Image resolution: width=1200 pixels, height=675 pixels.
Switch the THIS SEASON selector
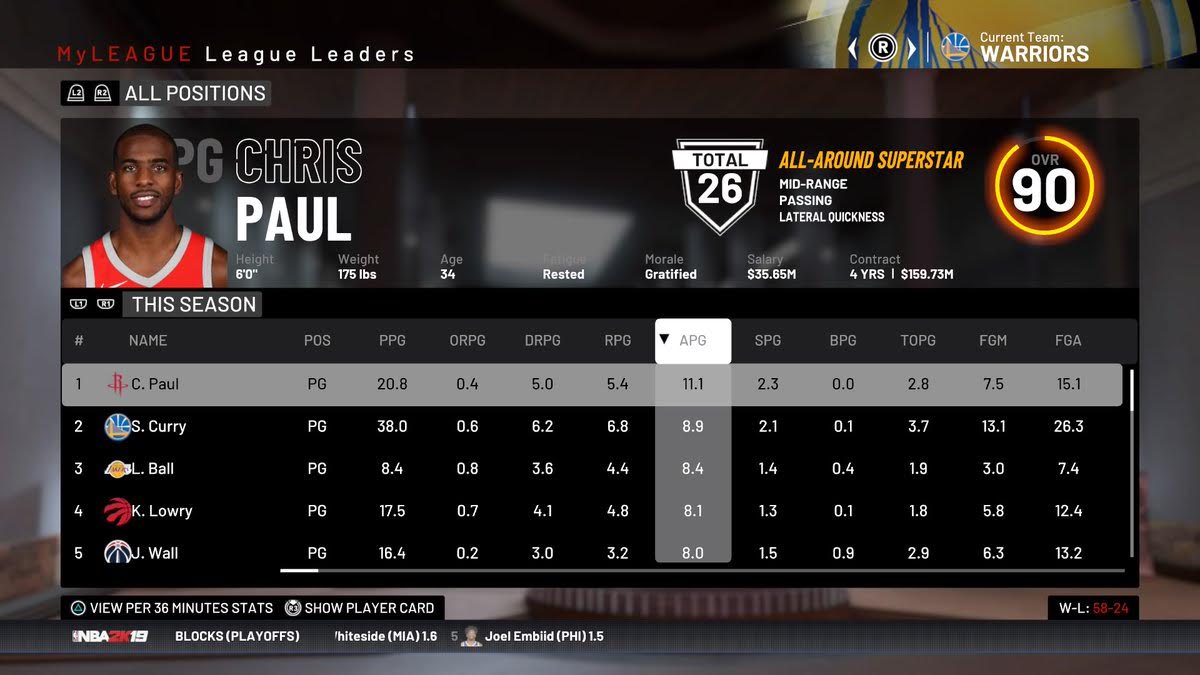pos(193,305)
